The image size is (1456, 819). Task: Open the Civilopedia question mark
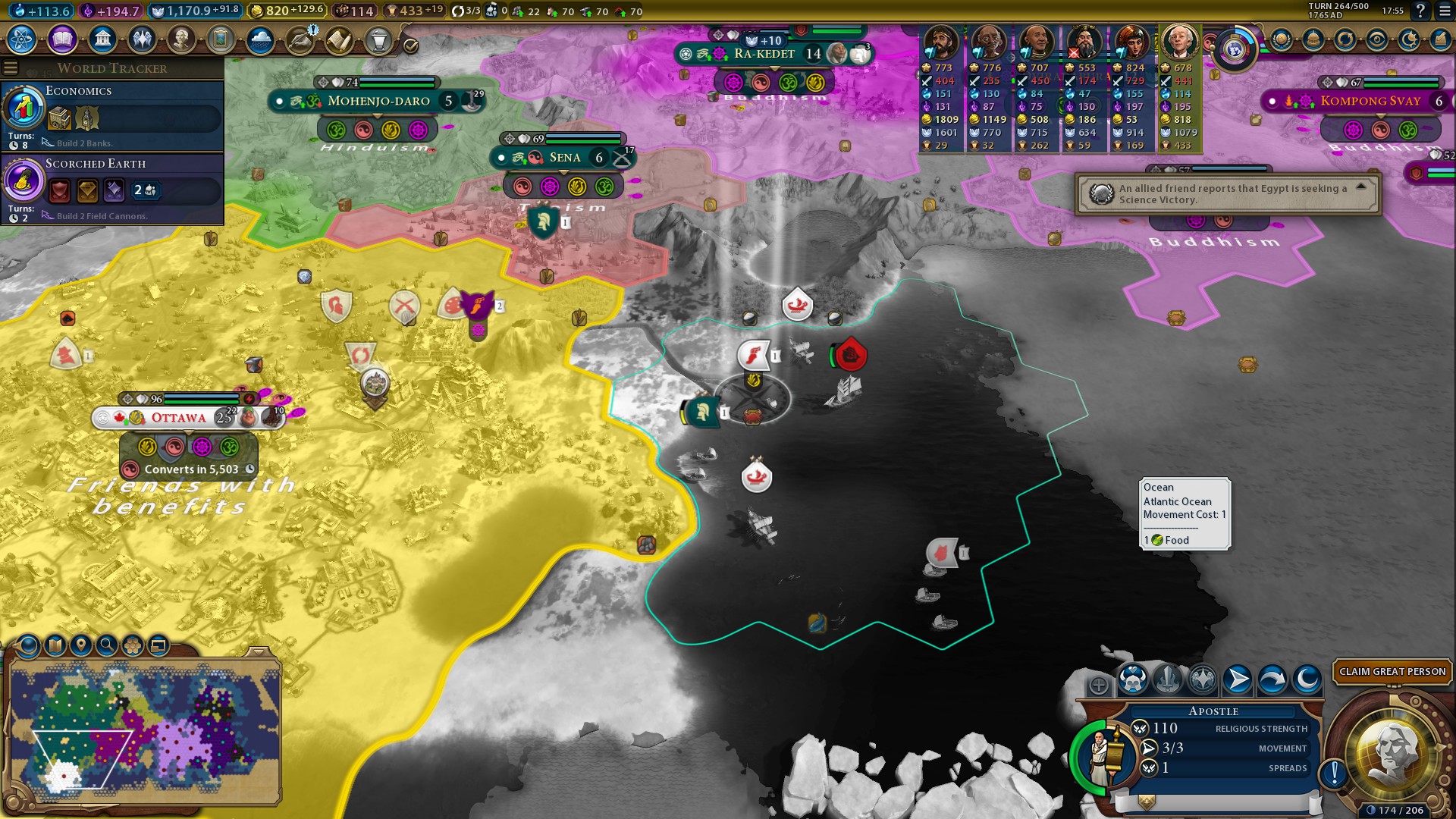click(x=1420, y=11)
